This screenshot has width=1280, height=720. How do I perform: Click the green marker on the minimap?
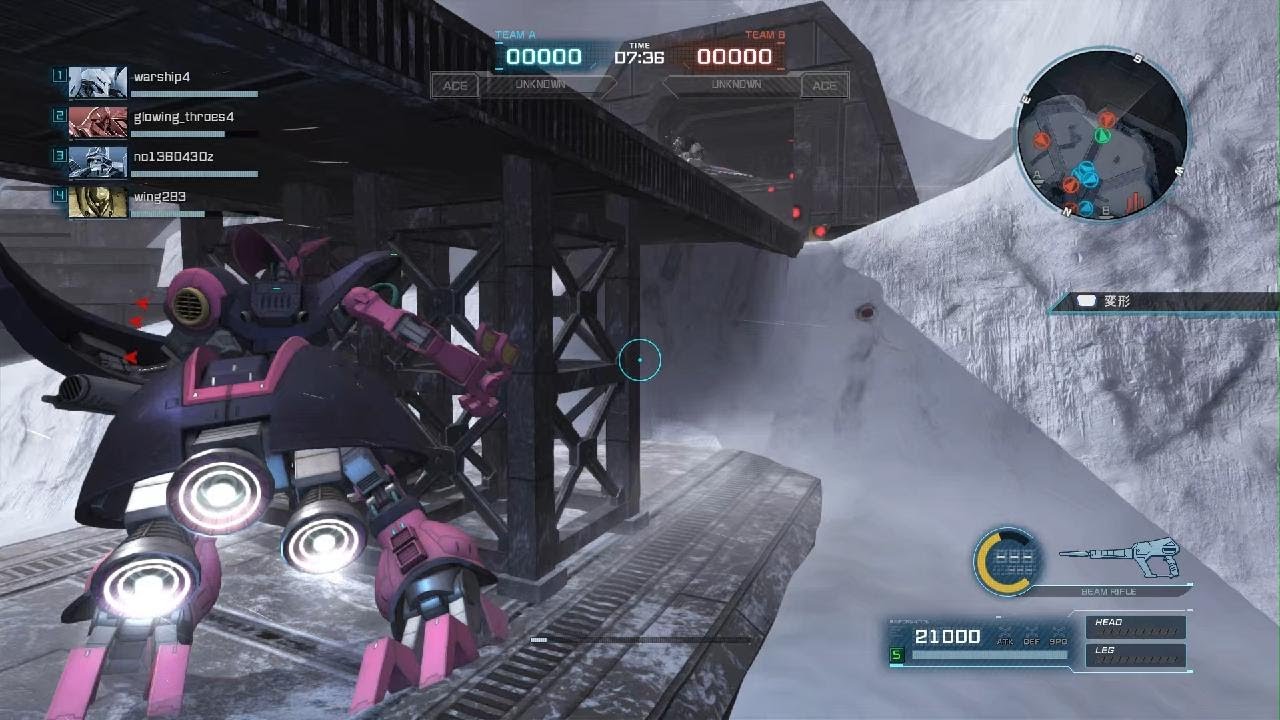click(1103, 134)
